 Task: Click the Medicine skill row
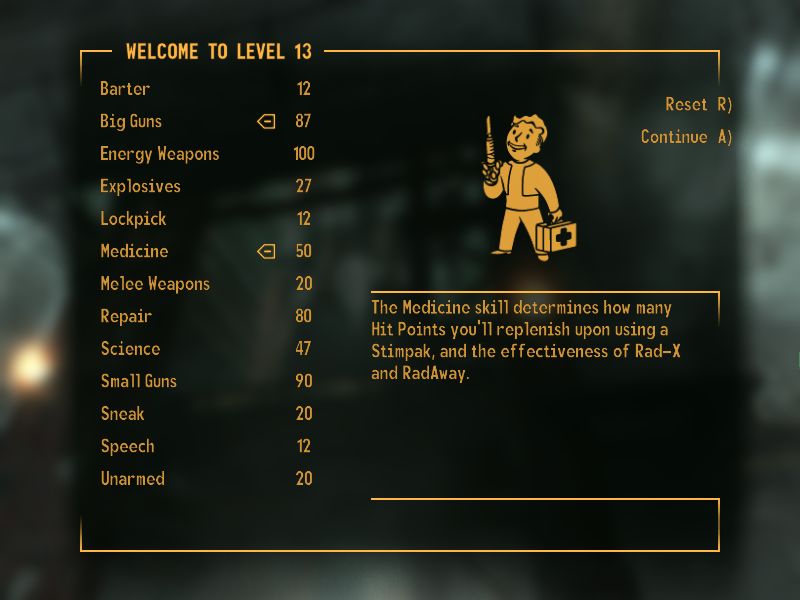(134, 252)
